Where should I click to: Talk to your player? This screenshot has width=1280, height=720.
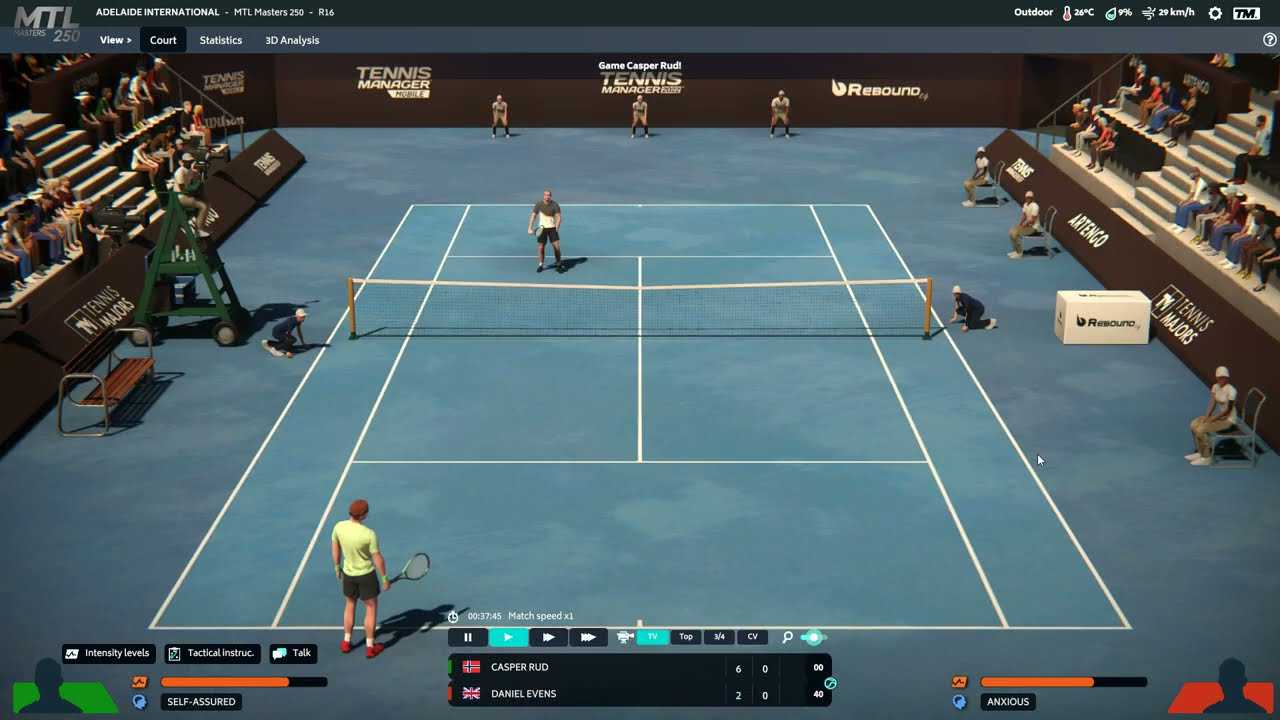click(292, 653)
